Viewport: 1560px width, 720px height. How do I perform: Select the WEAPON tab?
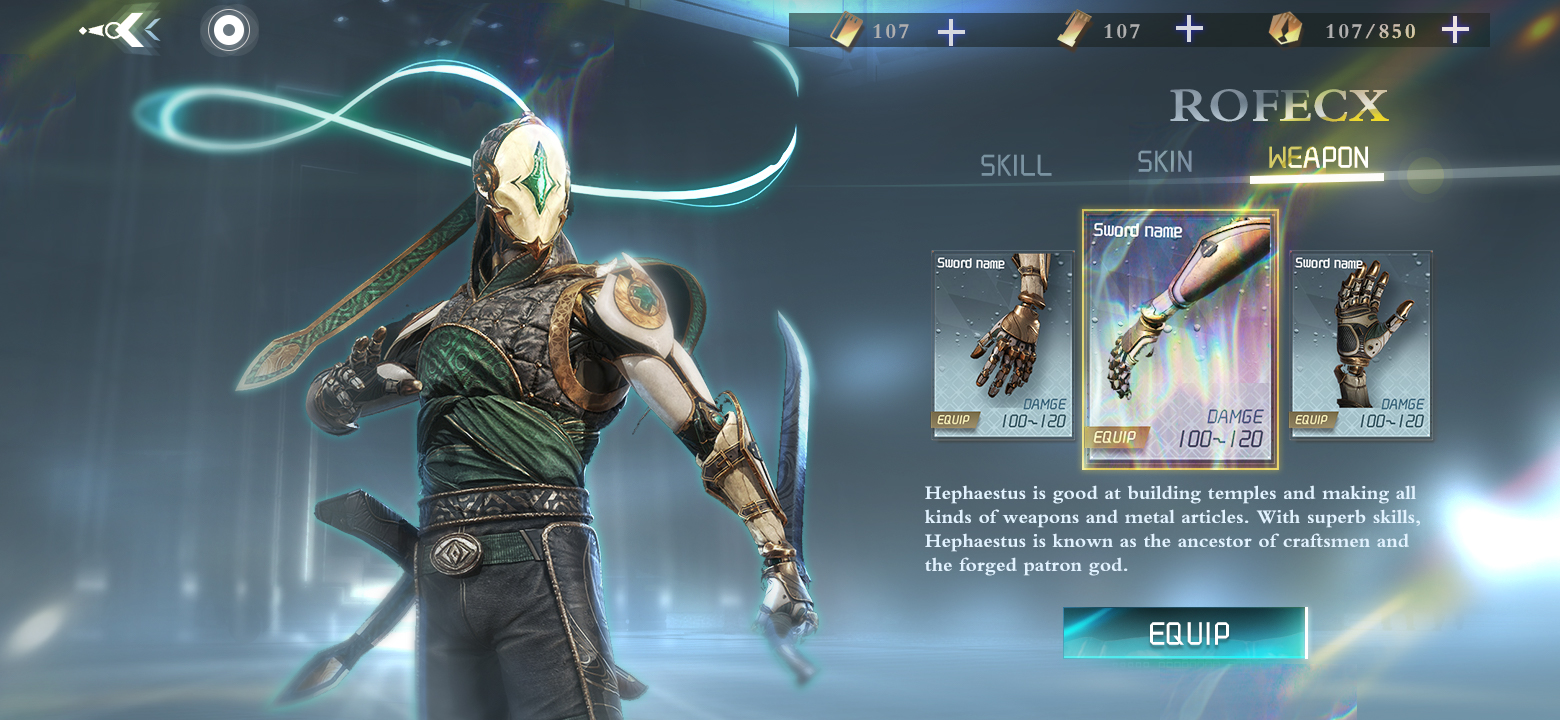pyautogui.click(x=1318, y=158)
